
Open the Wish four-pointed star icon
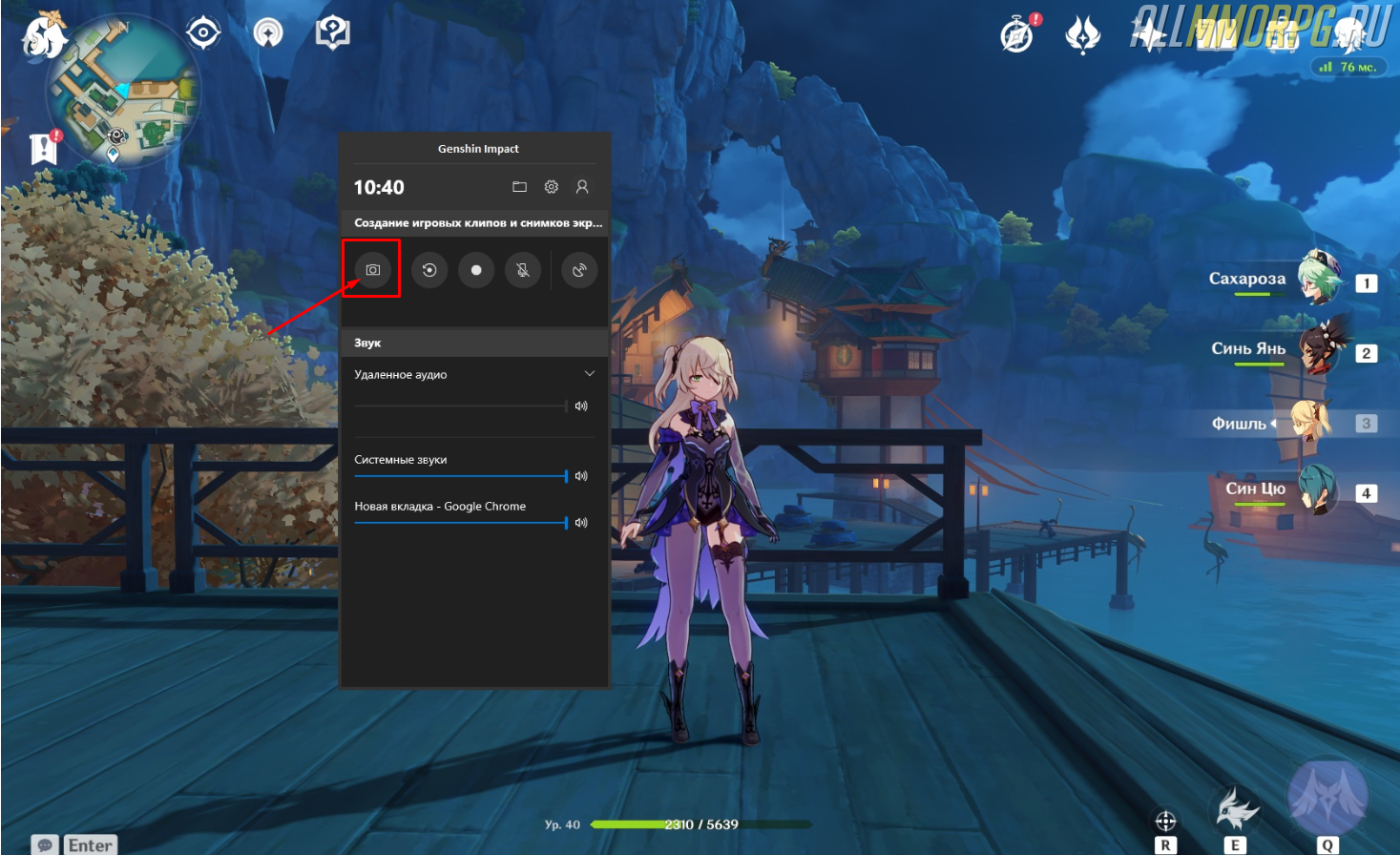coord(1148,35)
